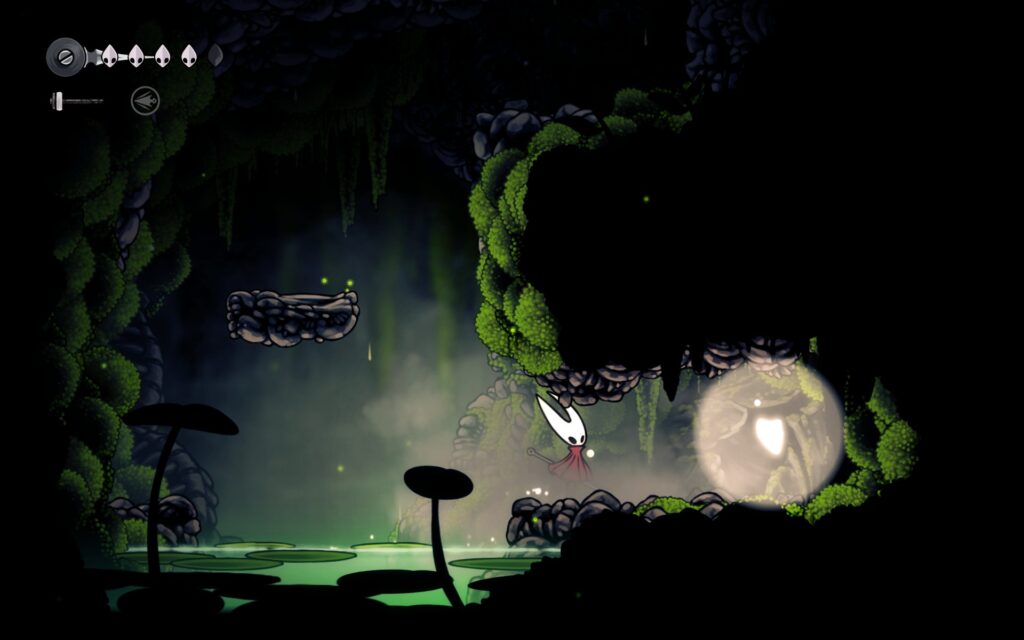Select the silk spool crest emblem
This screenshot has width=1024, height=640.
65,56
